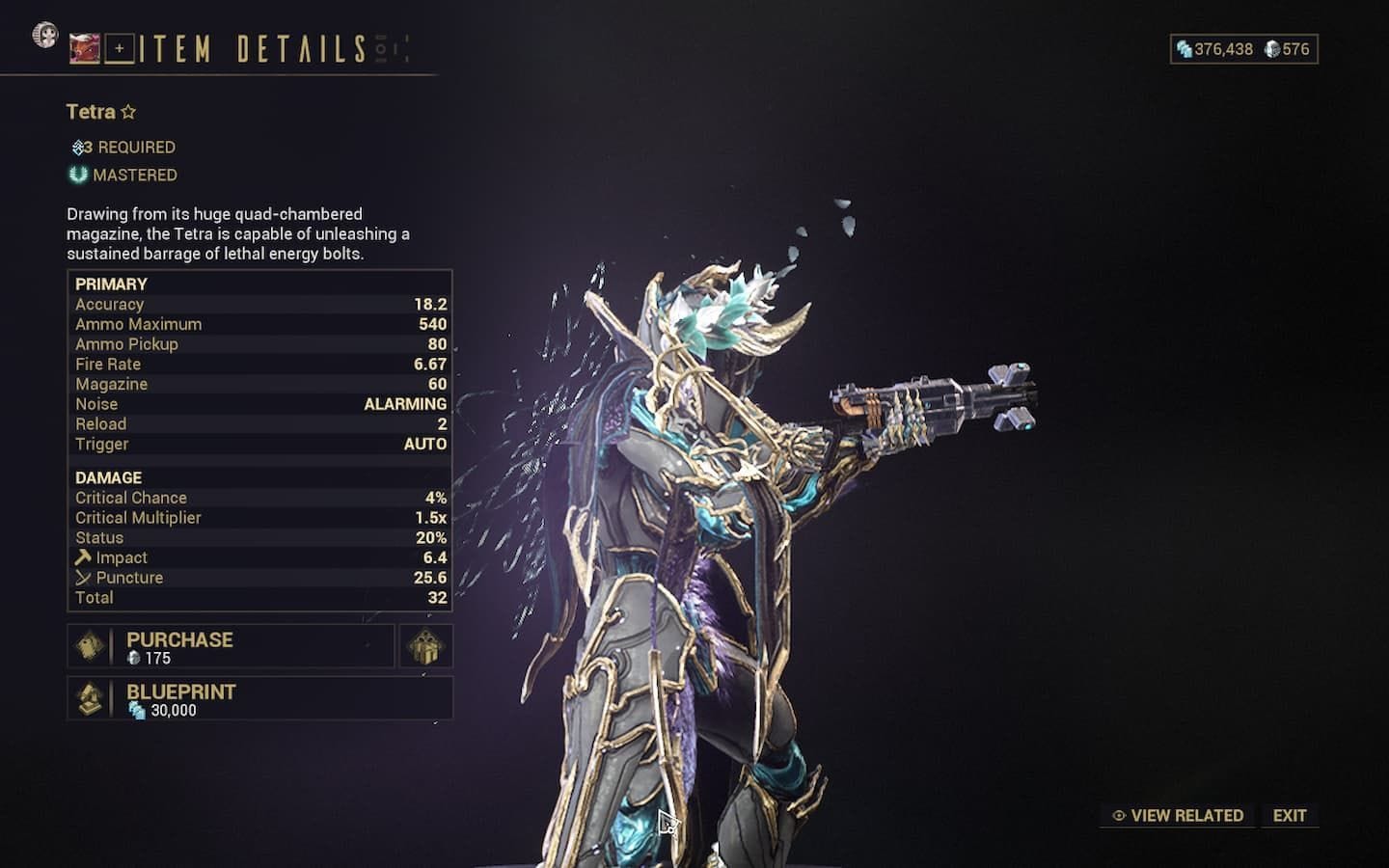Click the VIEW RELATED button

(1177, 815)
